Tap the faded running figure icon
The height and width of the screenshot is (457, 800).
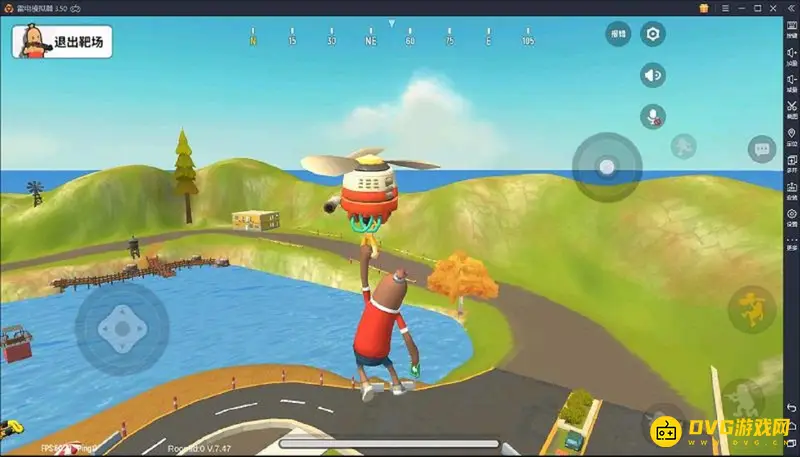[x=683, y=145]
